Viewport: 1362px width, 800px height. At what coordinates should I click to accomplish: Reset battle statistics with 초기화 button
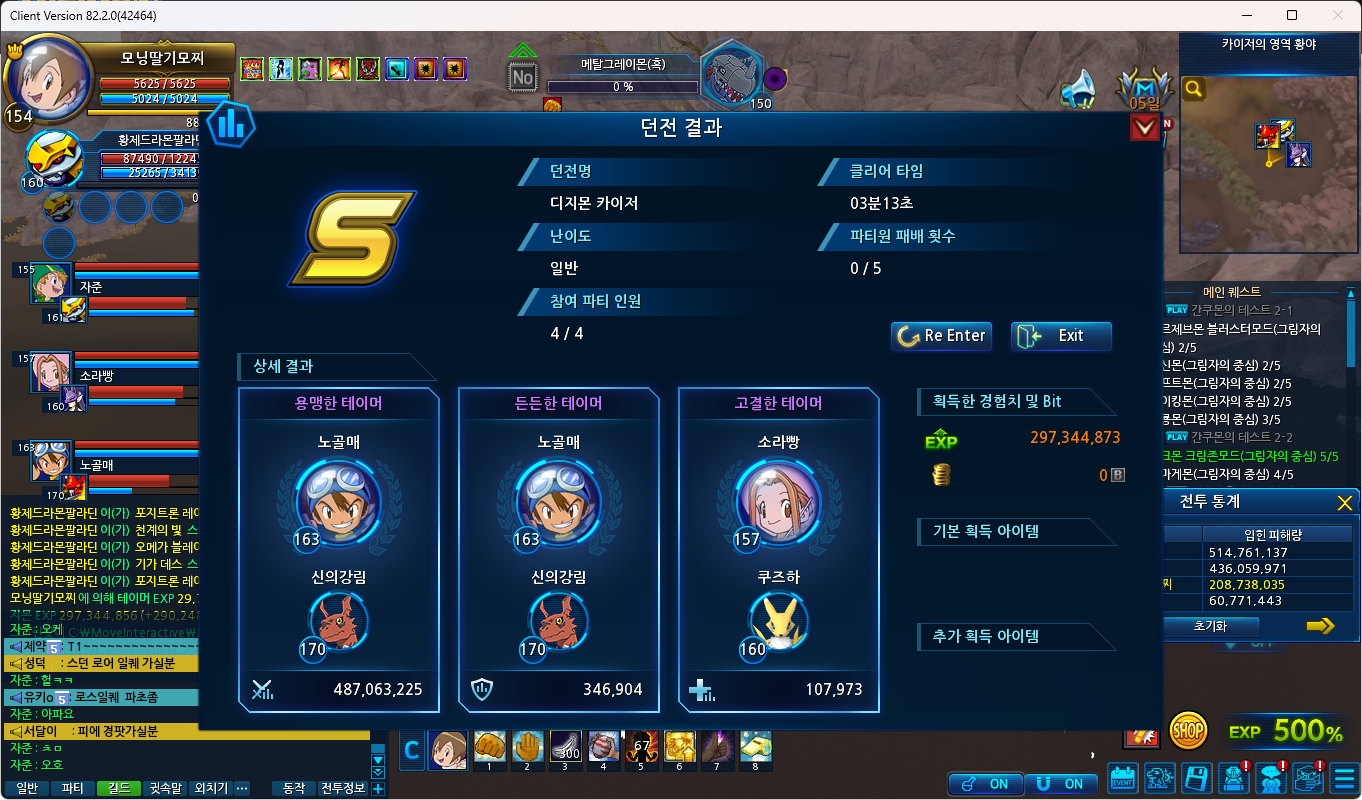pos(1210,626)
